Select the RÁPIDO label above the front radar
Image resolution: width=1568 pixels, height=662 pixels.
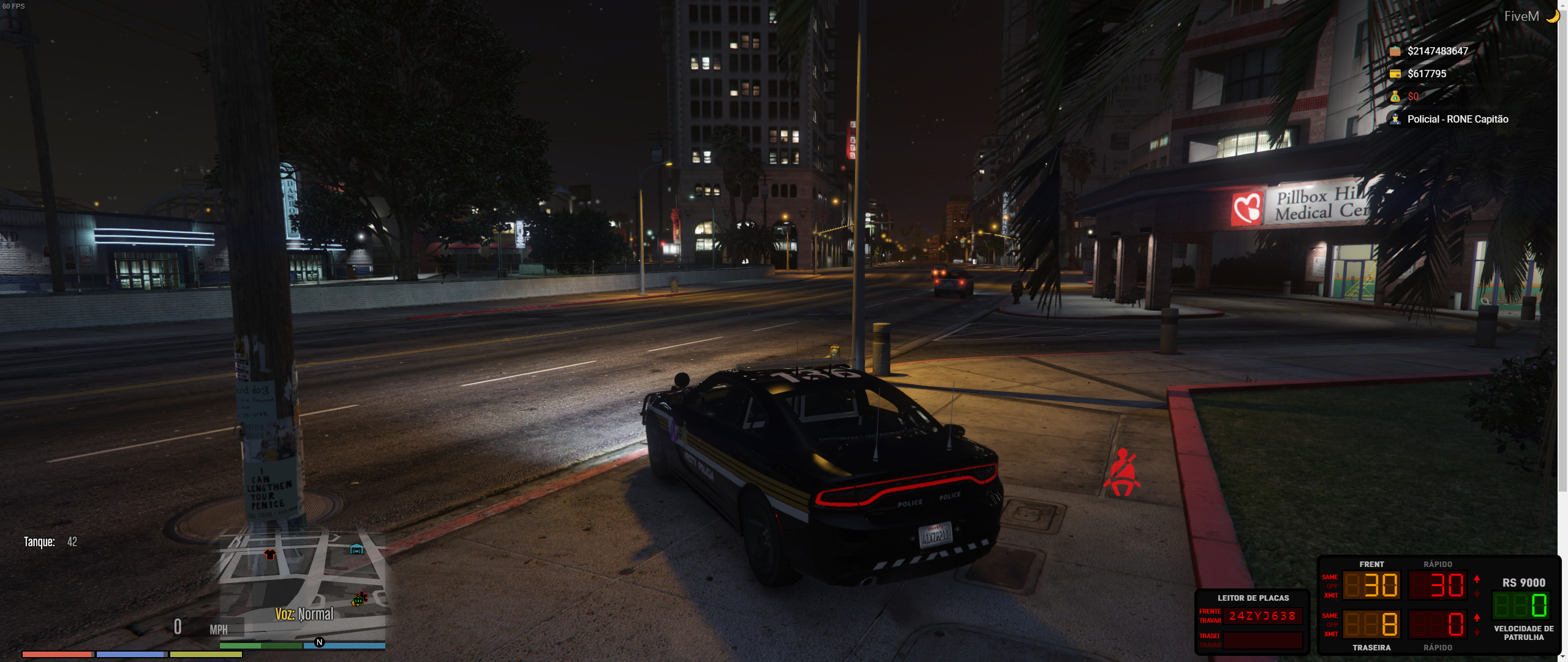pos(1439,565)
